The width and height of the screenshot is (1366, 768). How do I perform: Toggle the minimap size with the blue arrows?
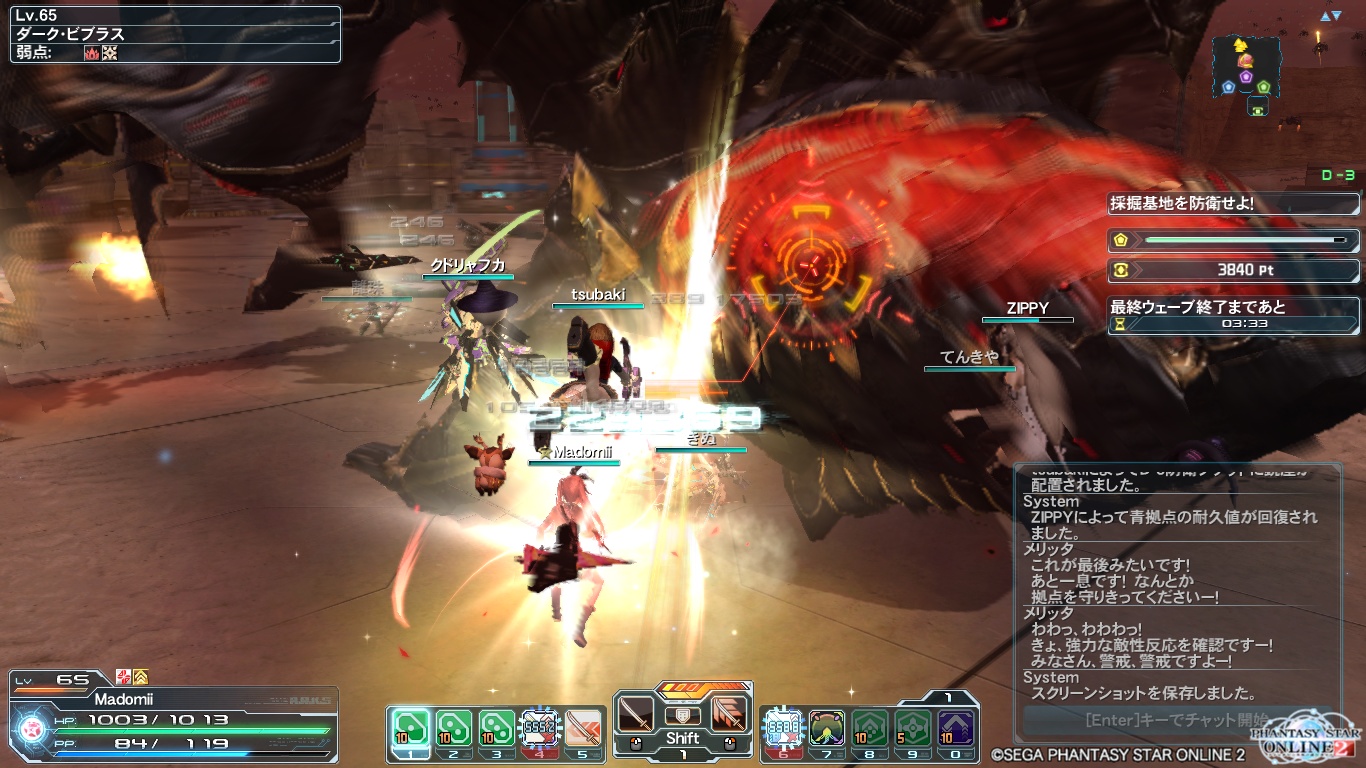(1330, 16)
